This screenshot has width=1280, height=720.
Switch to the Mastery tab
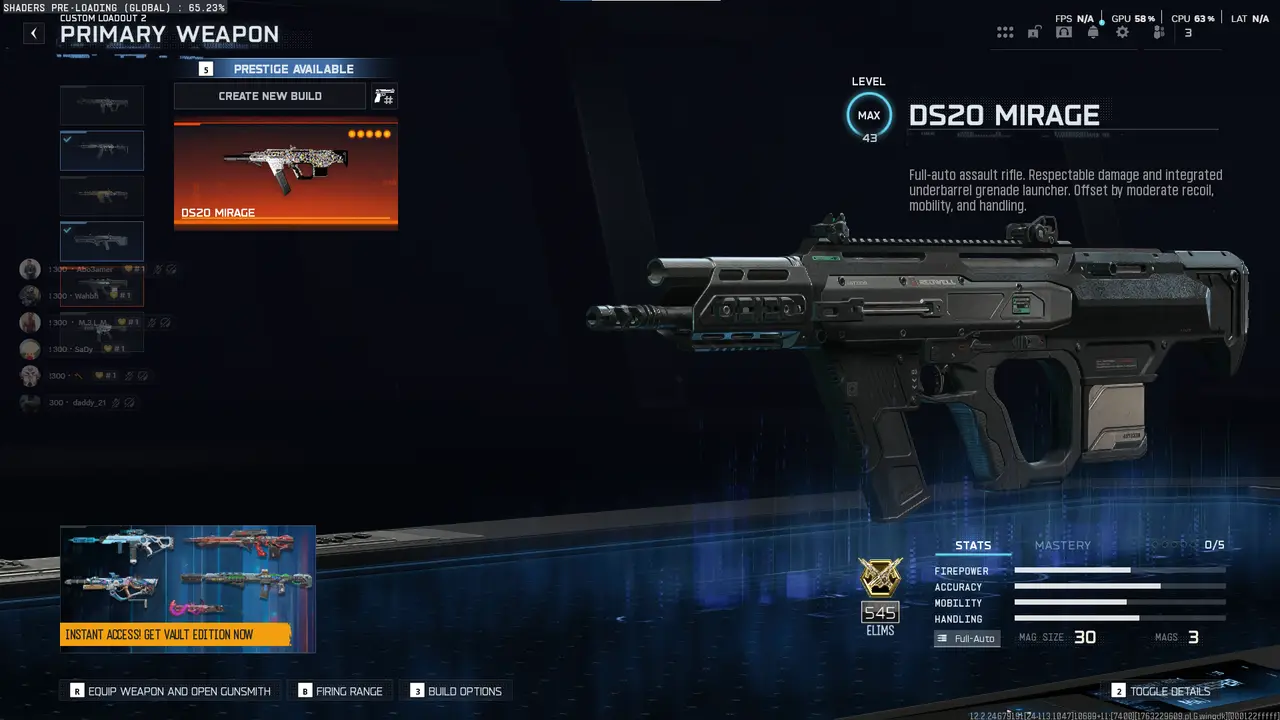pyautogui.click(x=1063, y=545)
